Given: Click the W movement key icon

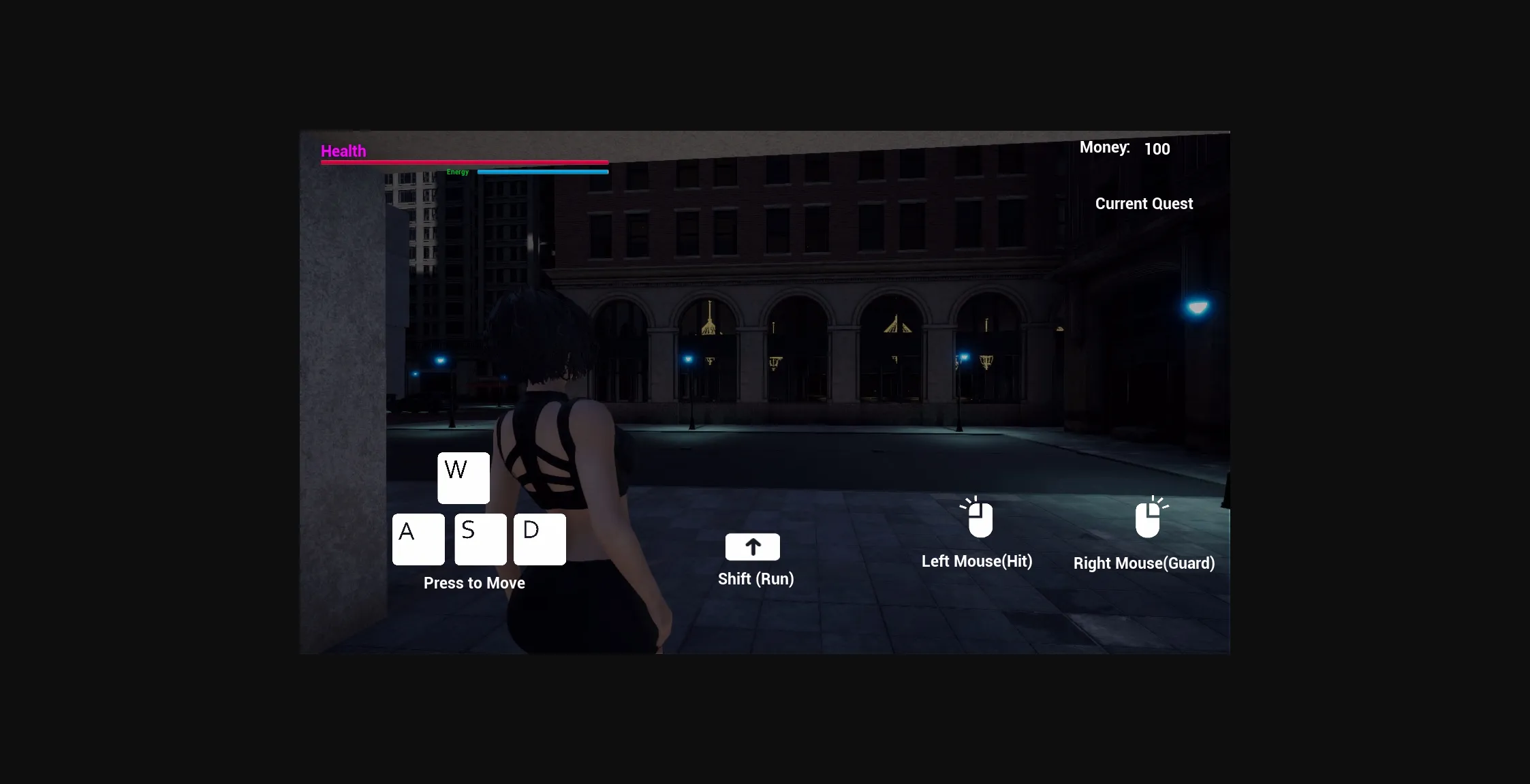Looking at the screenshot, I should click(x=463, y=477).
